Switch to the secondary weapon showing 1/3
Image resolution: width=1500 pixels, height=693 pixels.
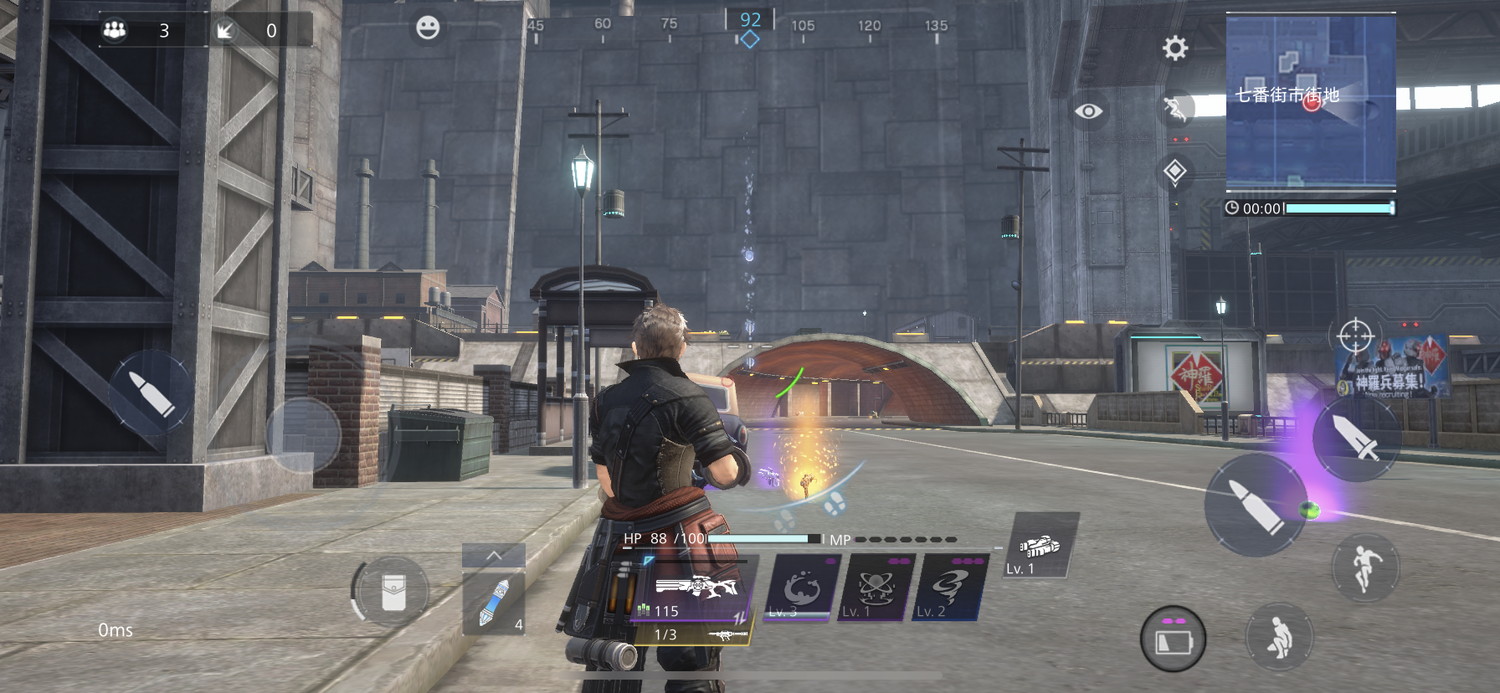[x=695, y=634]
